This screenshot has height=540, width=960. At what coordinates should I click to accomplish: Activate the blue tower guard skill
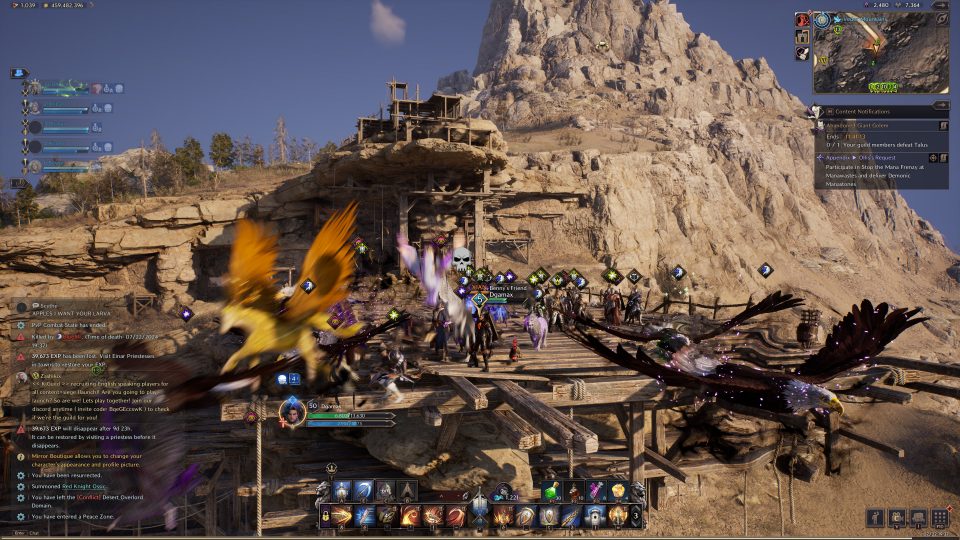(x=342, y=491)
